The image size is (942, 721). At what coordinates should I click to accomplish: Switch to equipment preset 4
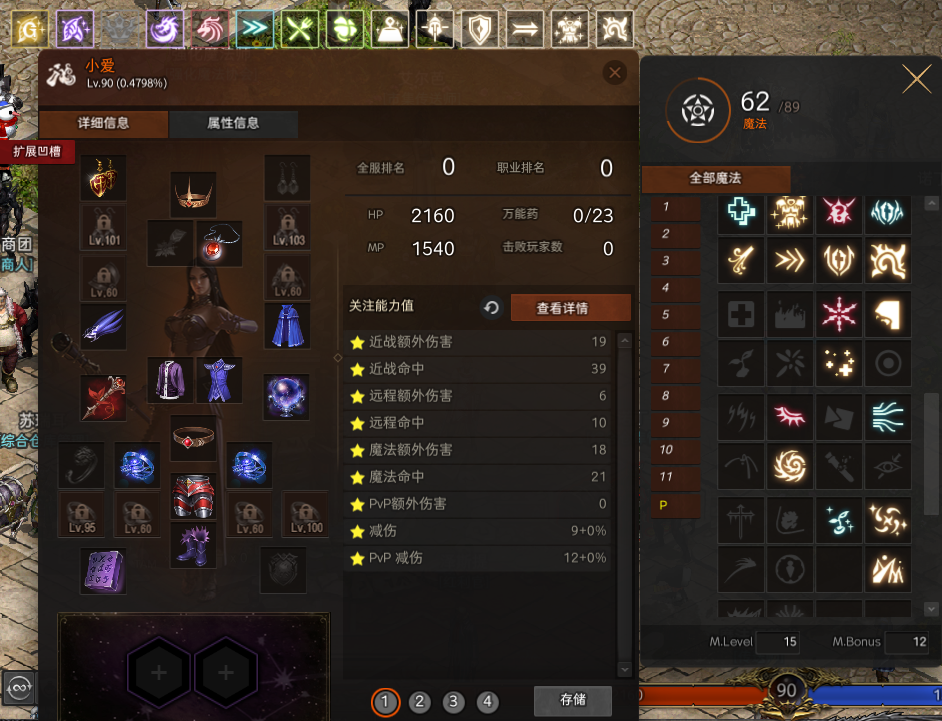[487, 702]
